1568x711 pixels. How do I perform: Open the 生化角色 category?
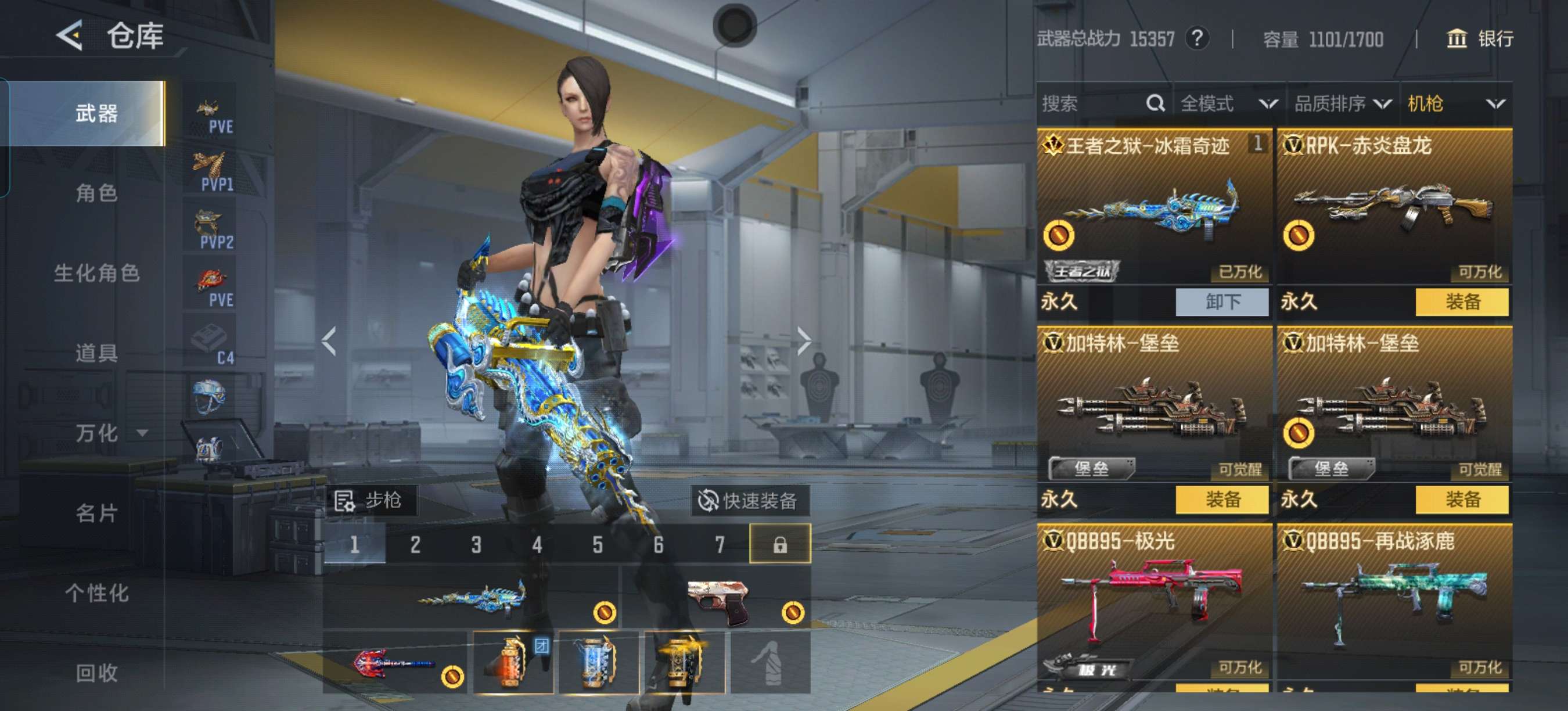tap(96, 274)
